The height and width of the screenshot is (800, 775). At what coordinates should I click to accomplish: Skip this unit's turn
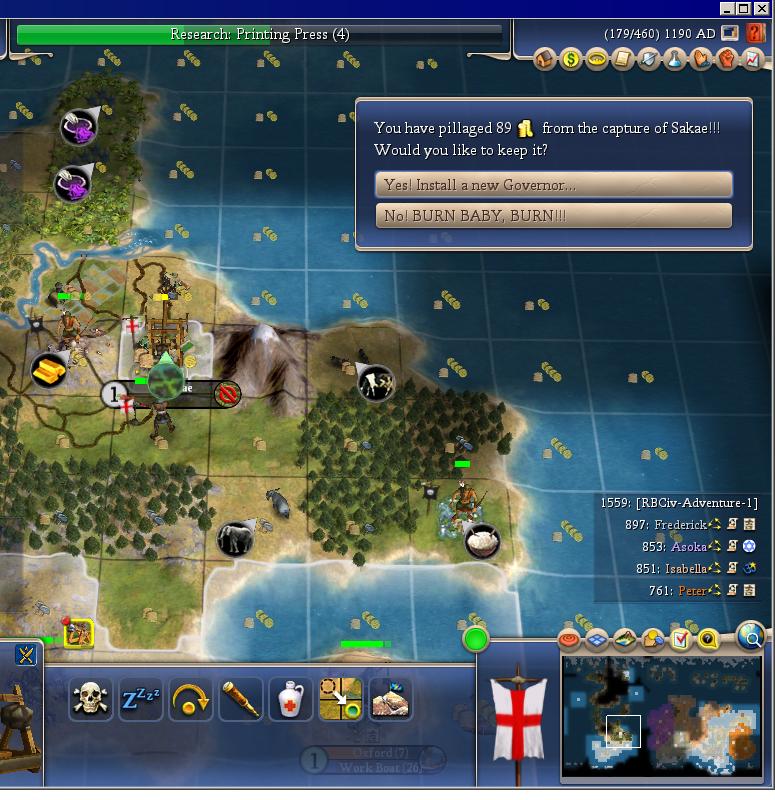click(x=191, y=699)
